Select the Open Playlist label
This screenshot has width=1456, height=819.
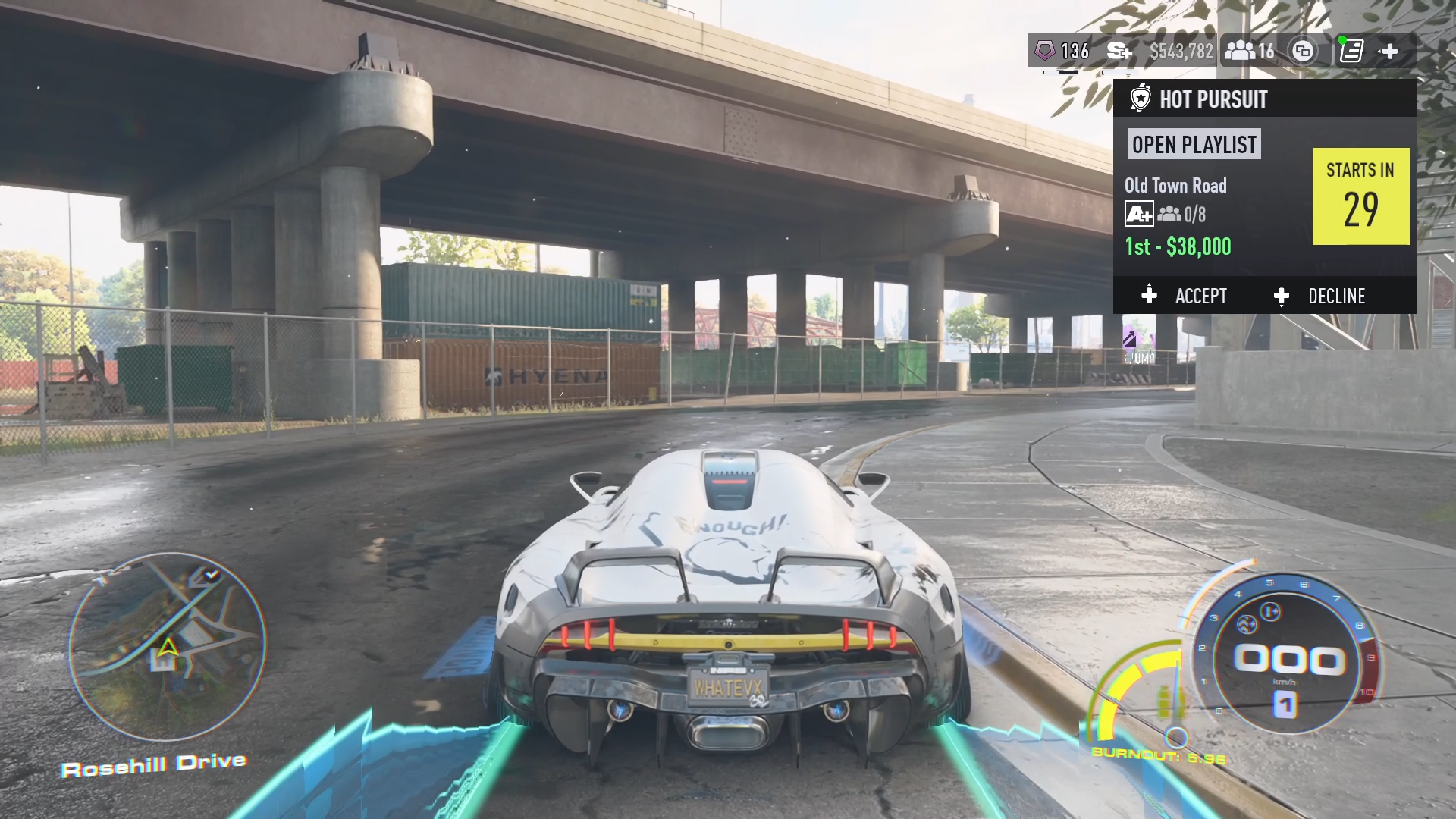tap(1194, 144)
